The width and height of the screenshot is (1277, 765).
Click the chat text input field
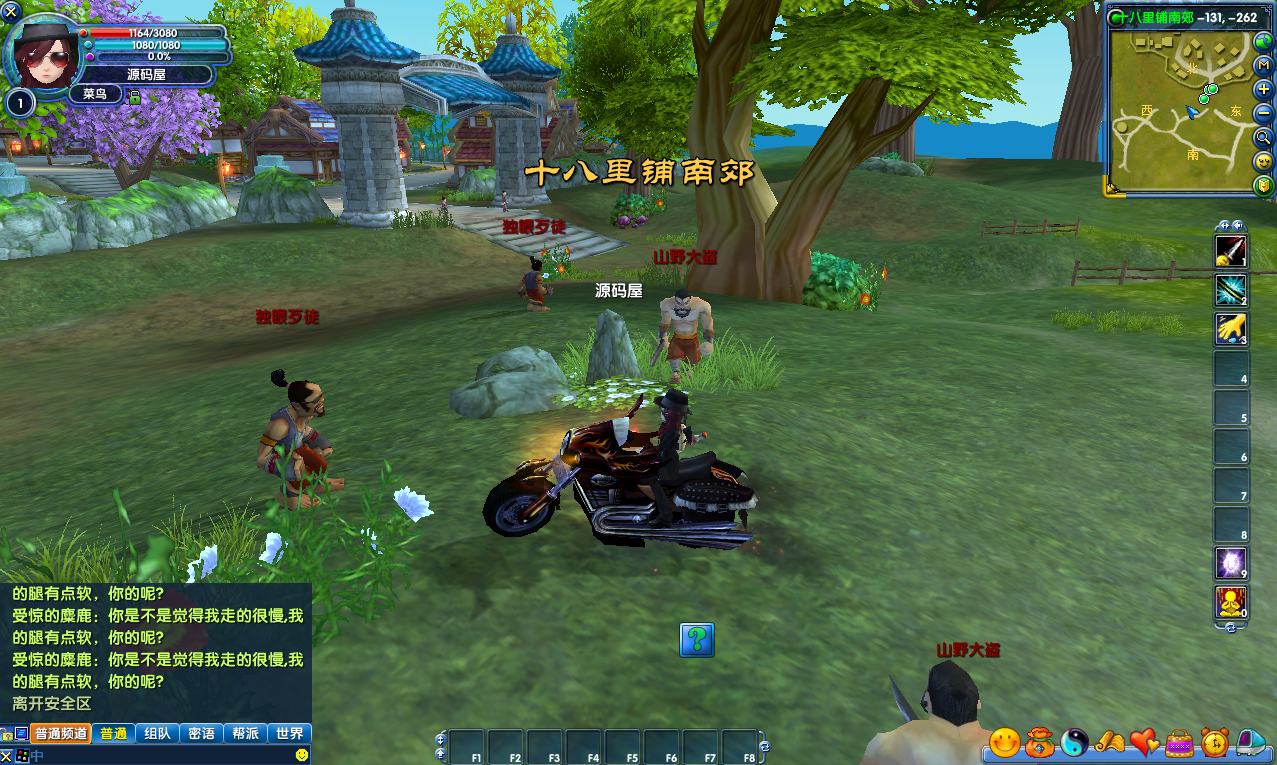160,756
